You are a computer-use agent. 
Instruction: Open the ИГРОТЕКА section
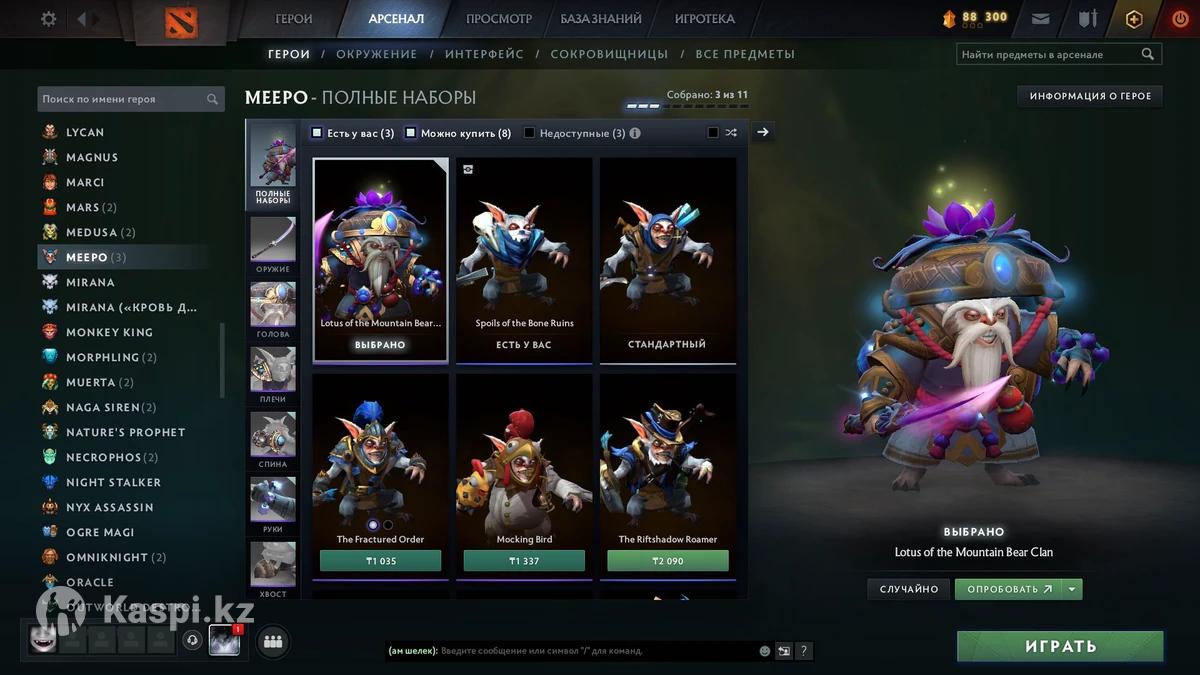pyautogui.click(x=704, y=19)
